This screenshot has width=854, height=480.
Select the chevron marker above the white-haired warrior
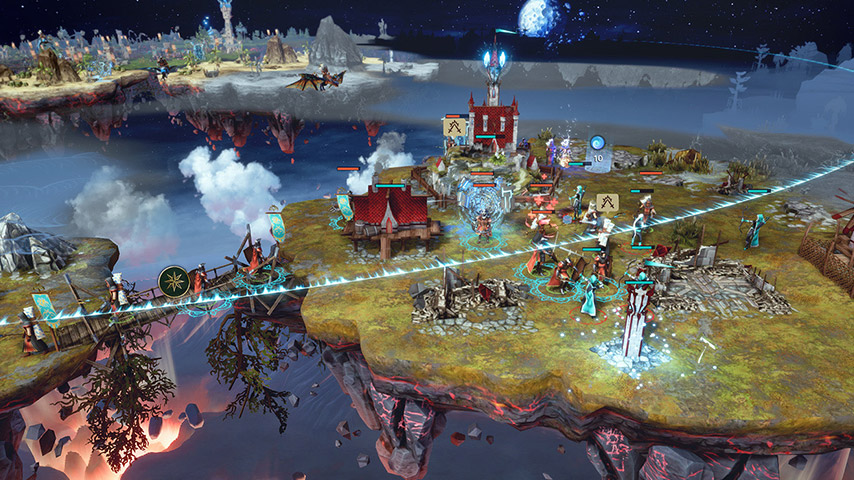pos(608,201)
